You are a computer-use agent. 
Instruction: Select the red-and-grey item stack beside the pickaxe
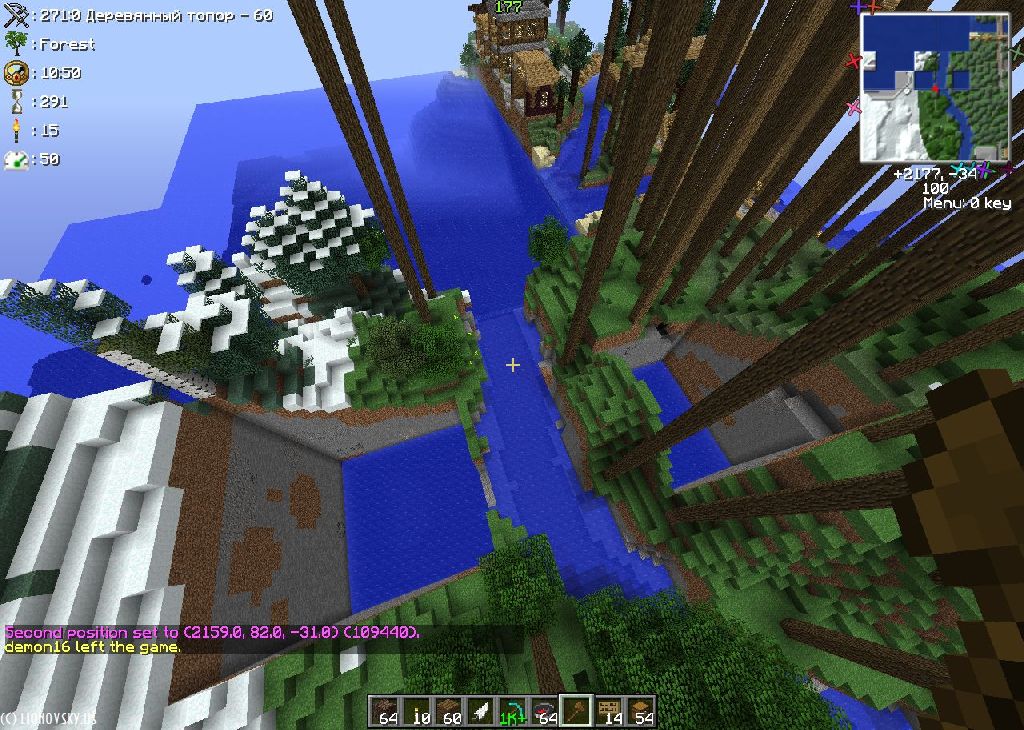[544, 710]
